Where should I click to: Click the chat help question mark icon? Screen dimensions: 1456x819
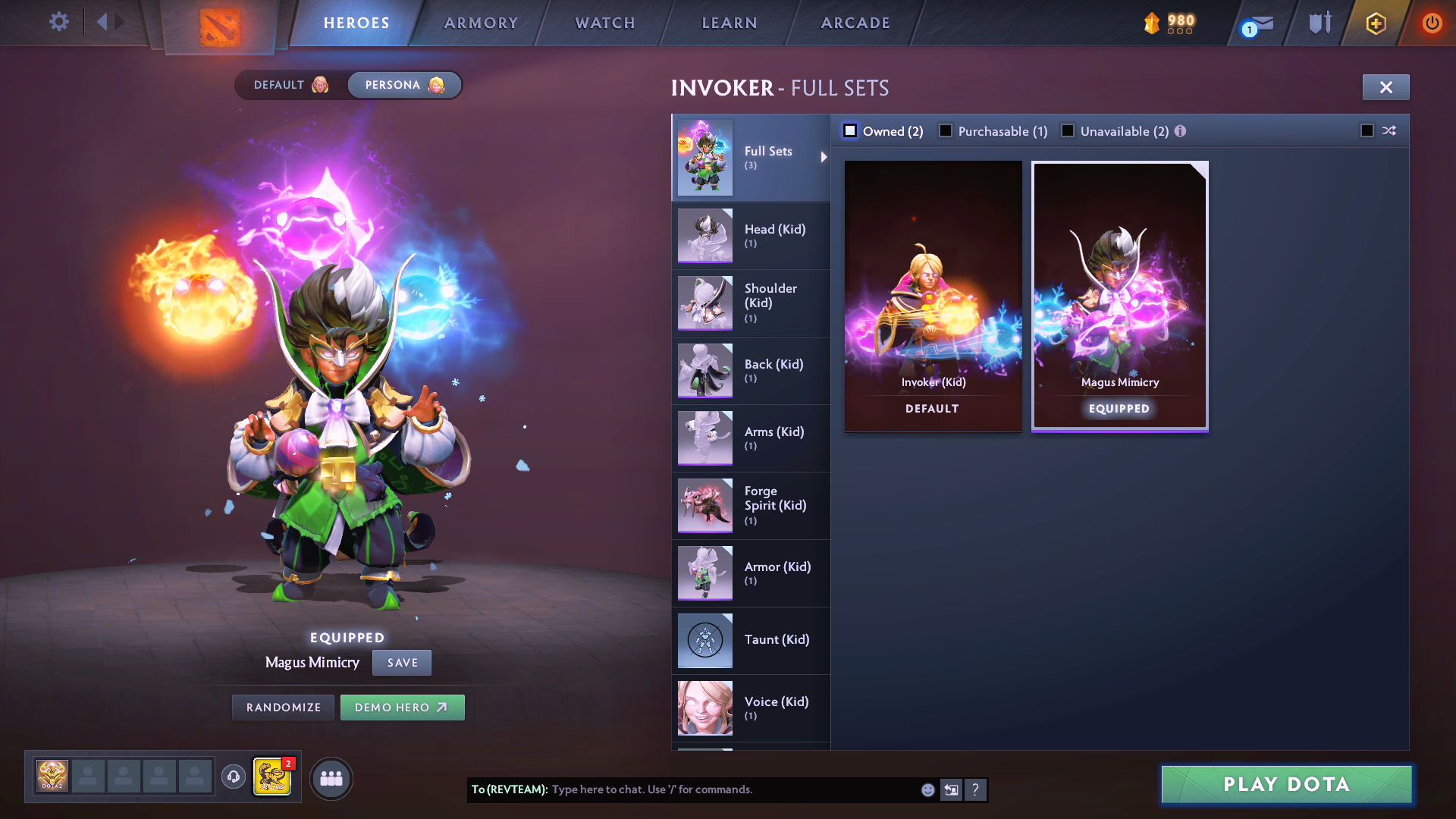click(976, 789)
